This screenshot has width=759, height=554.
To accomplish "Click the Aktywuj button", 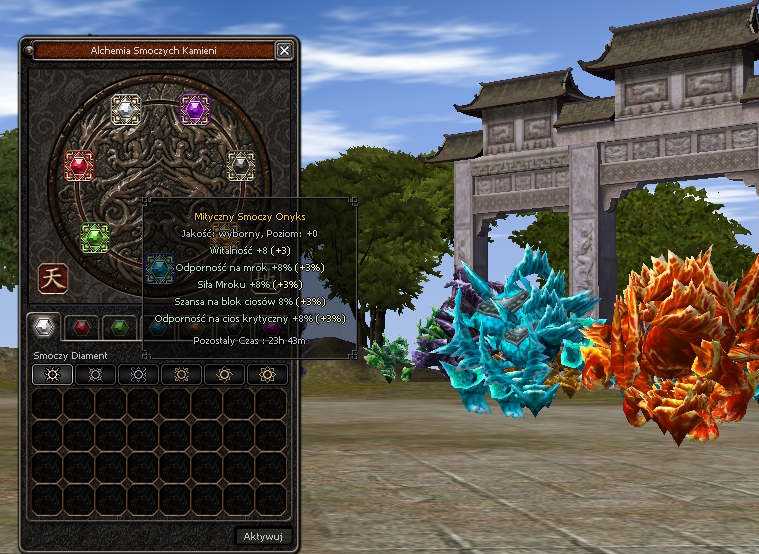I will [x=264, y=536].
